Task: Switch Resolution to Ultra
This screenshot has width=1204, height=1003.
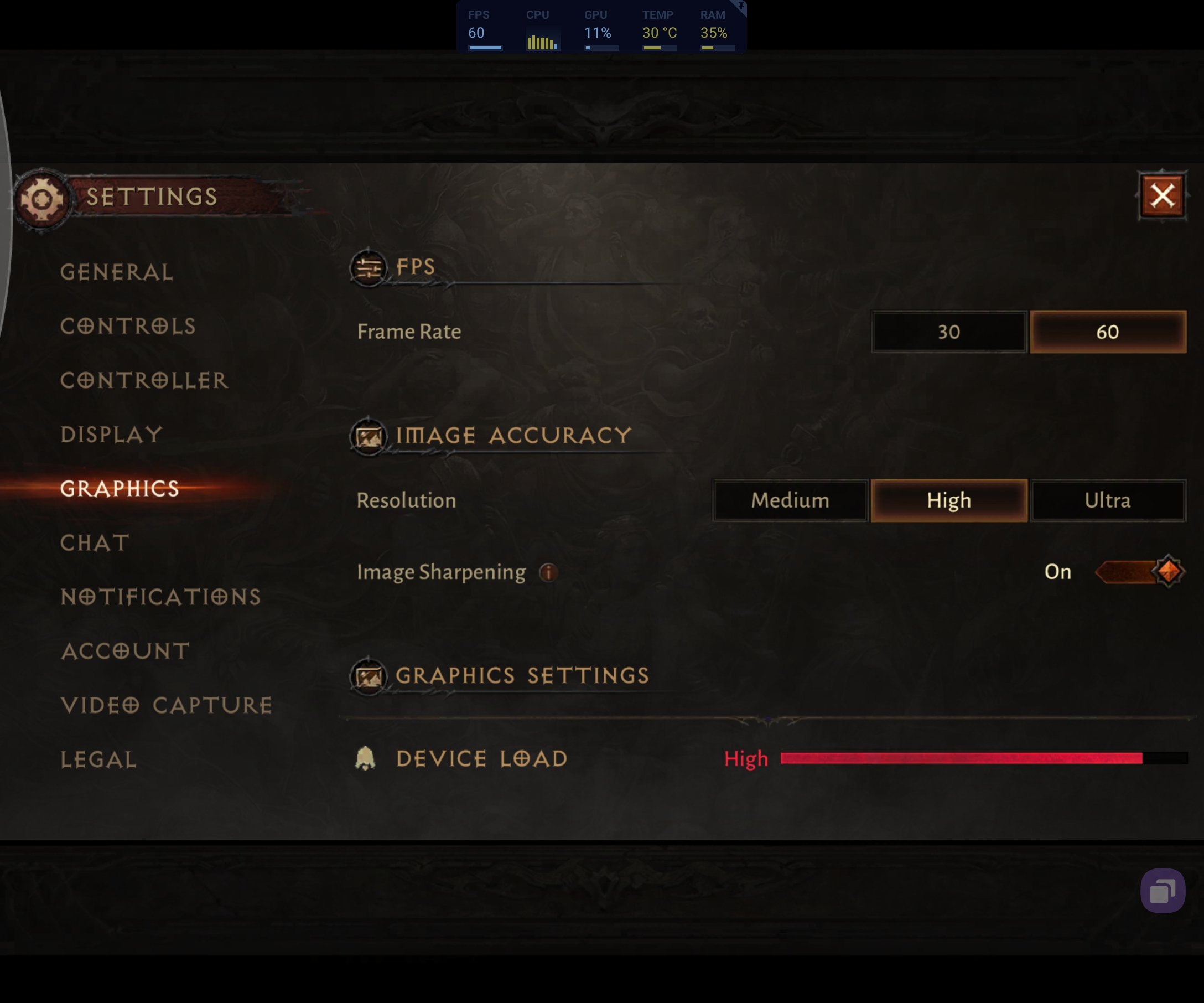Action: 1108,500
